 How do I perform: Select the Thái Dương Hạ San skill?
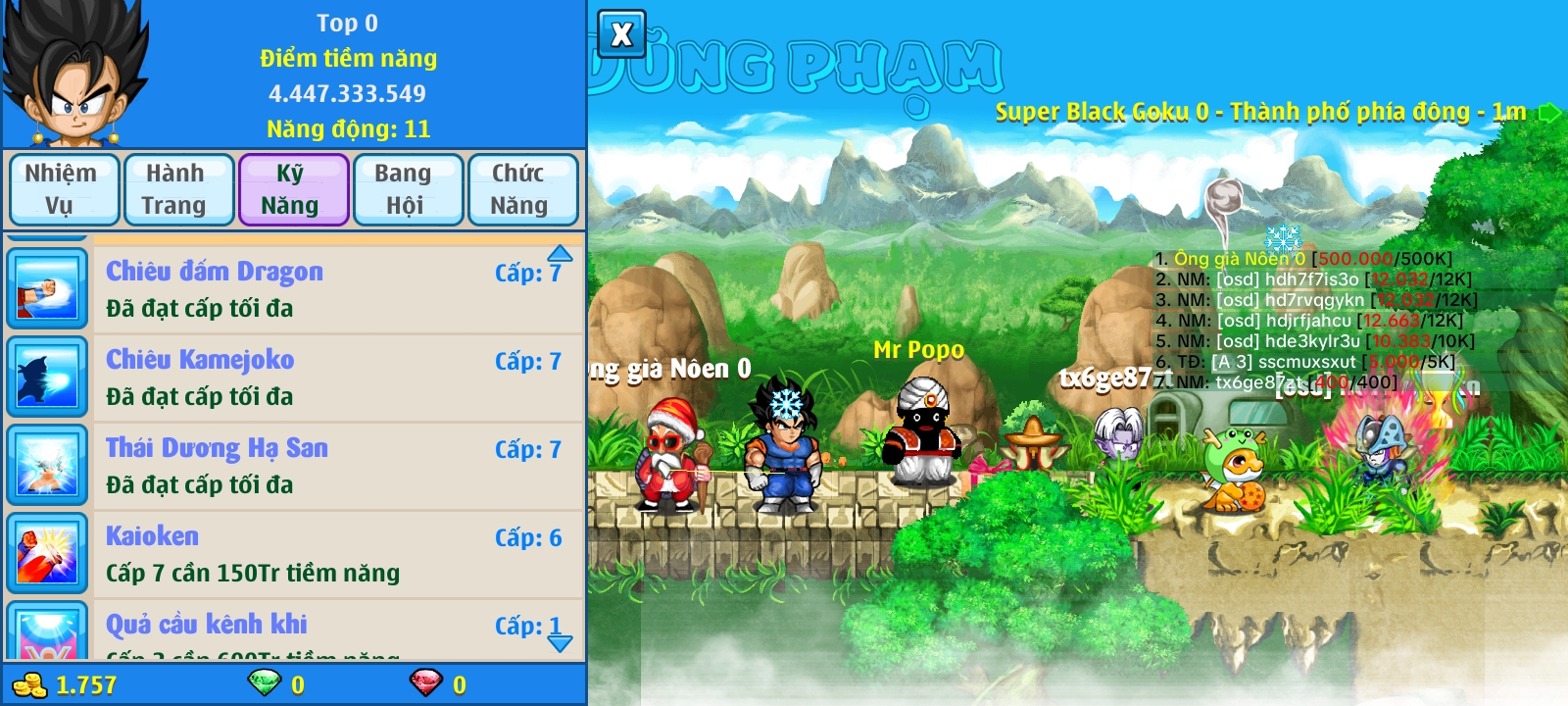333,466
